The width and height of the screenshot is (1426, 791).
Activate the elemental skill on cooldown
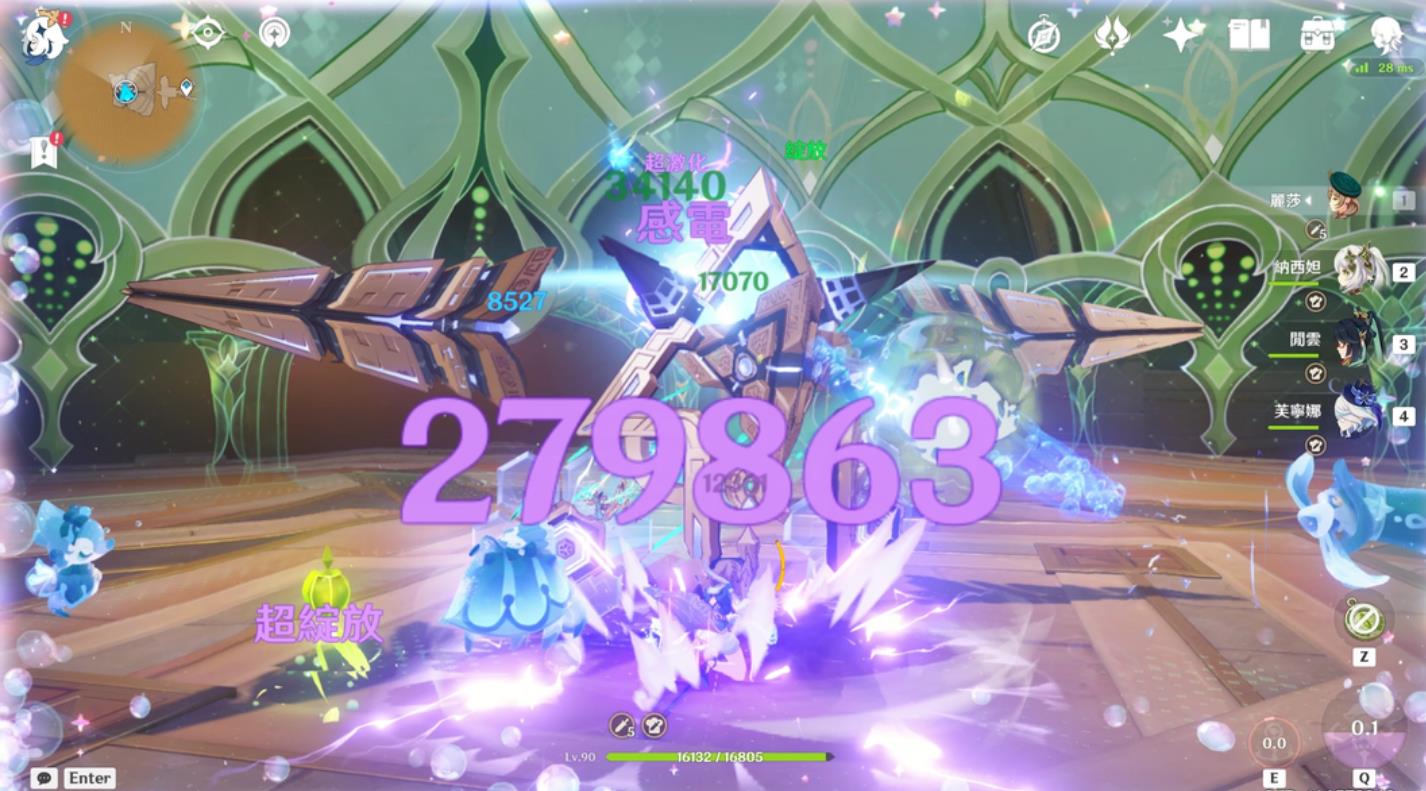click(x=1274, y=743)
